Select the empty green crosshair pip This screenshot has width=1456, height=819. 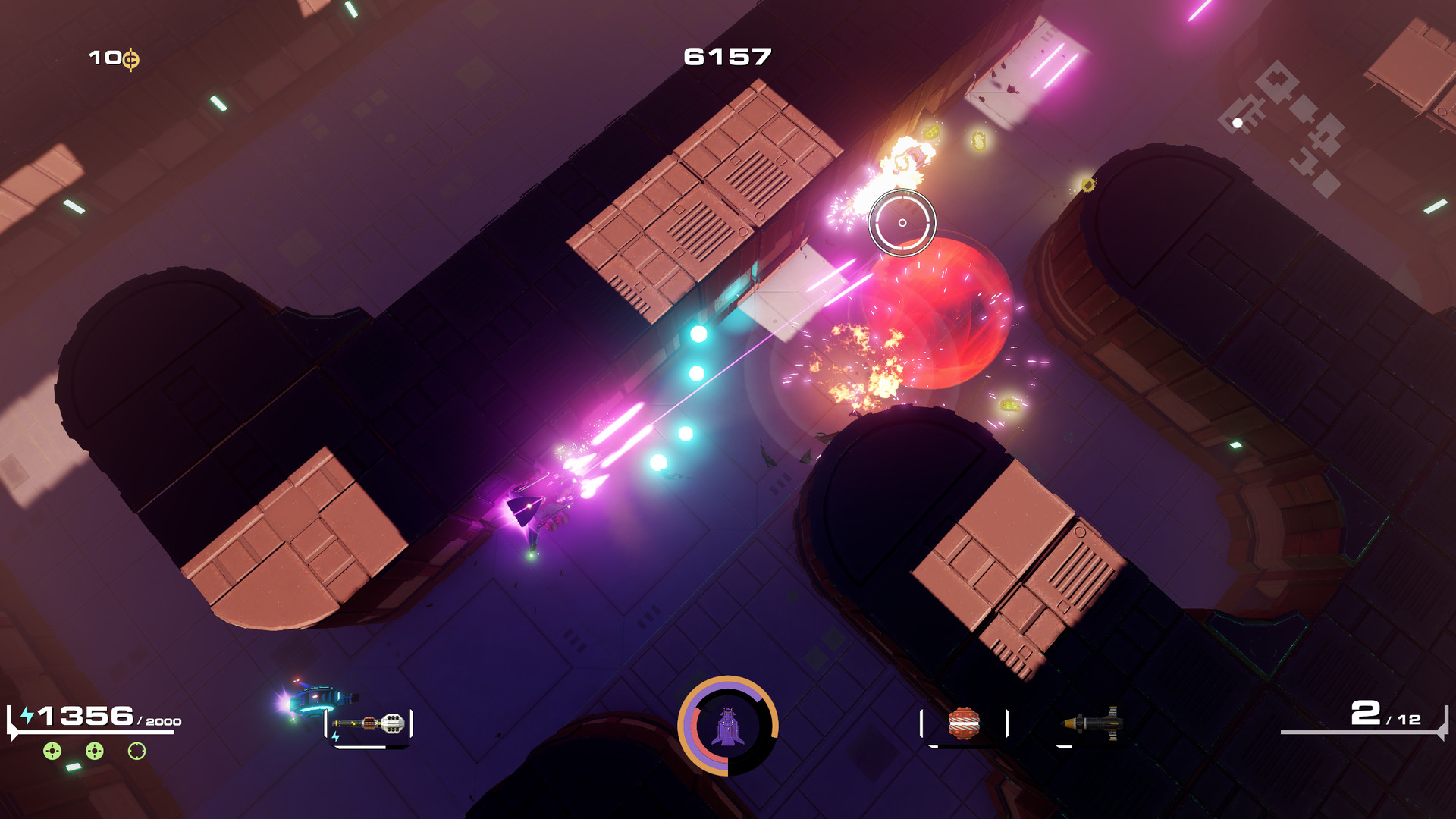pyautogui.click(x=135, y=752)
